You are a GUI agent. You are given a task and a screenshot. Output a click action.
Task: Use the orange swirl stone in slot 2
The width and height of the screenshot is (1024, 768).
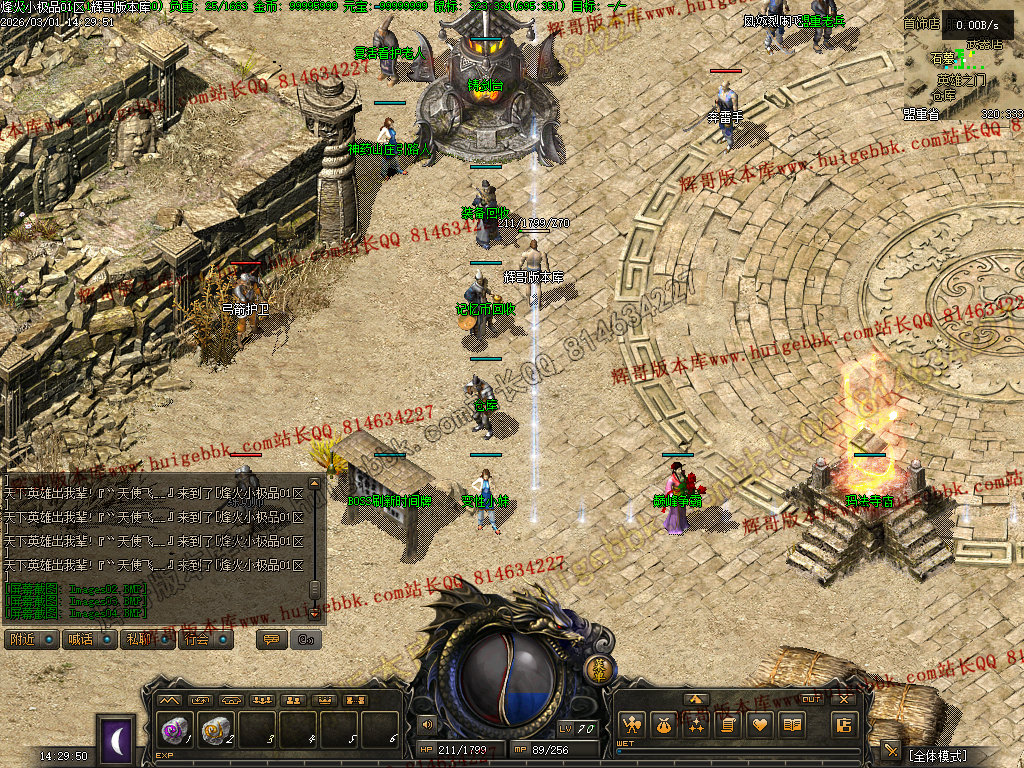[x=216, y=731]
